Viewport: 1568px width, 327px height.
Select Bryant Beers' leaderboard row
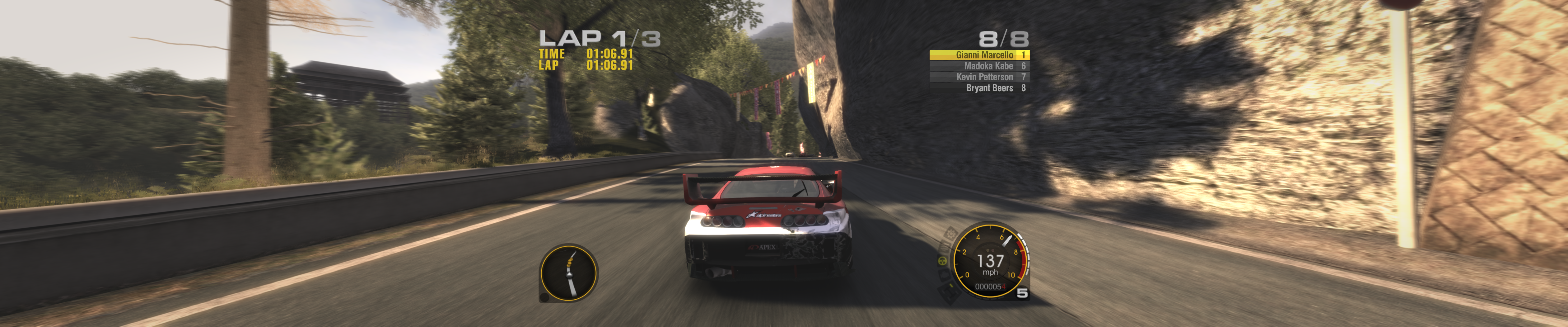click(x=979, y=88)
